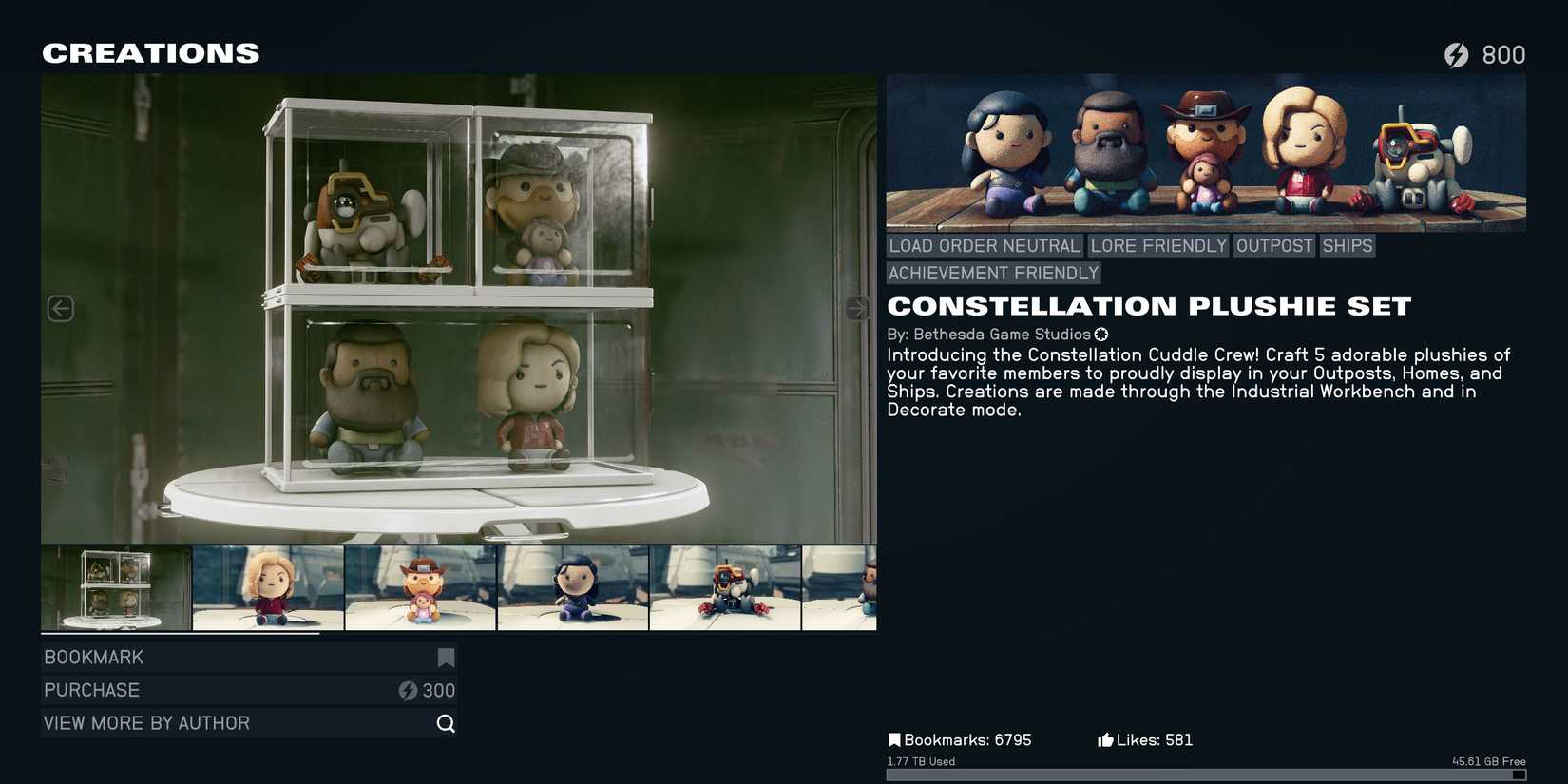Image resolution: width=1568 pixels, height=784 pixels.
Task: Click the credits icon next to the 300 price
Action: coord(407,690)
